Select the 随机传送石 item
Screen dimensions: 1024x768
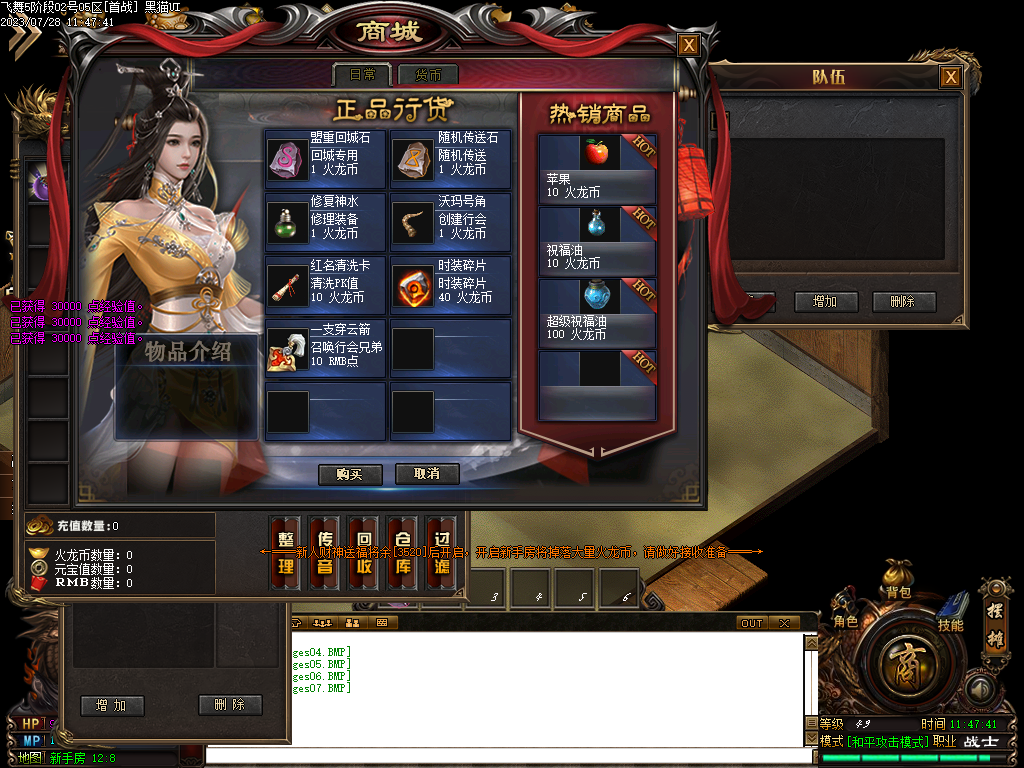click(450, 157)
